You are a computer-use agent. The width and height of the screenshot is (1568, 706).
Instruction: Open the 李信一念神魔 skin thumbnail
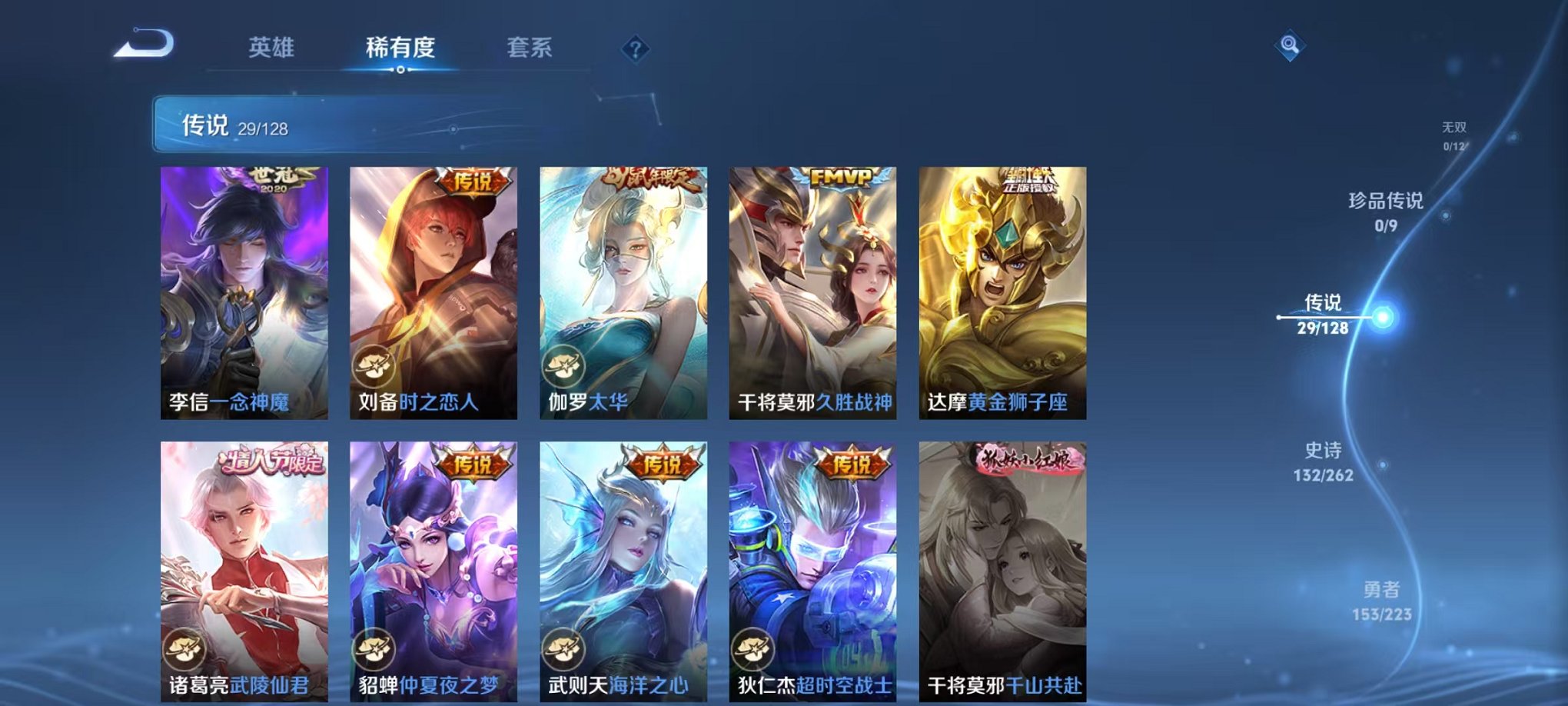pyautogui.click(x=246, y=292)
